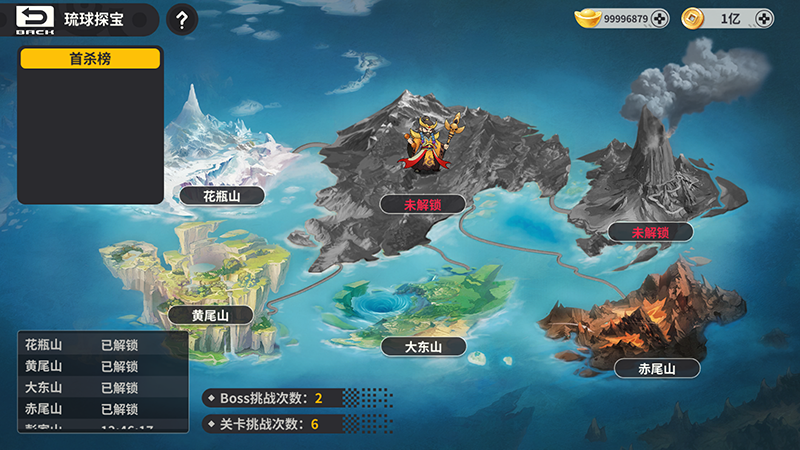The width and height of the screenshot is (800, 450).
Task: Click the 大东山 row in status list
Action: 100,388
